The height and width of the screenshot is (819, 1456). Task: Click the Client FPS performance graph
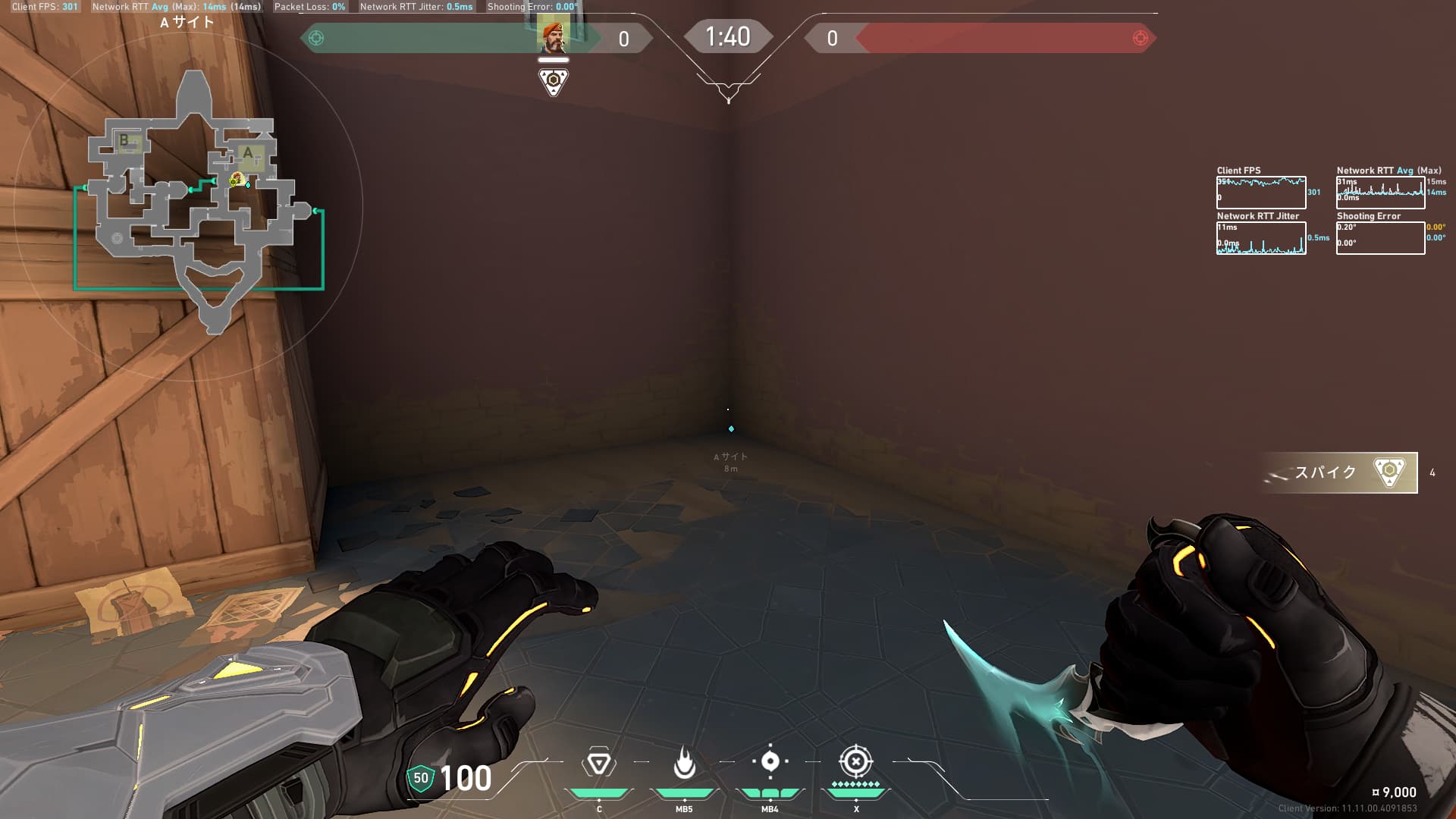(x=1261, y=193)
